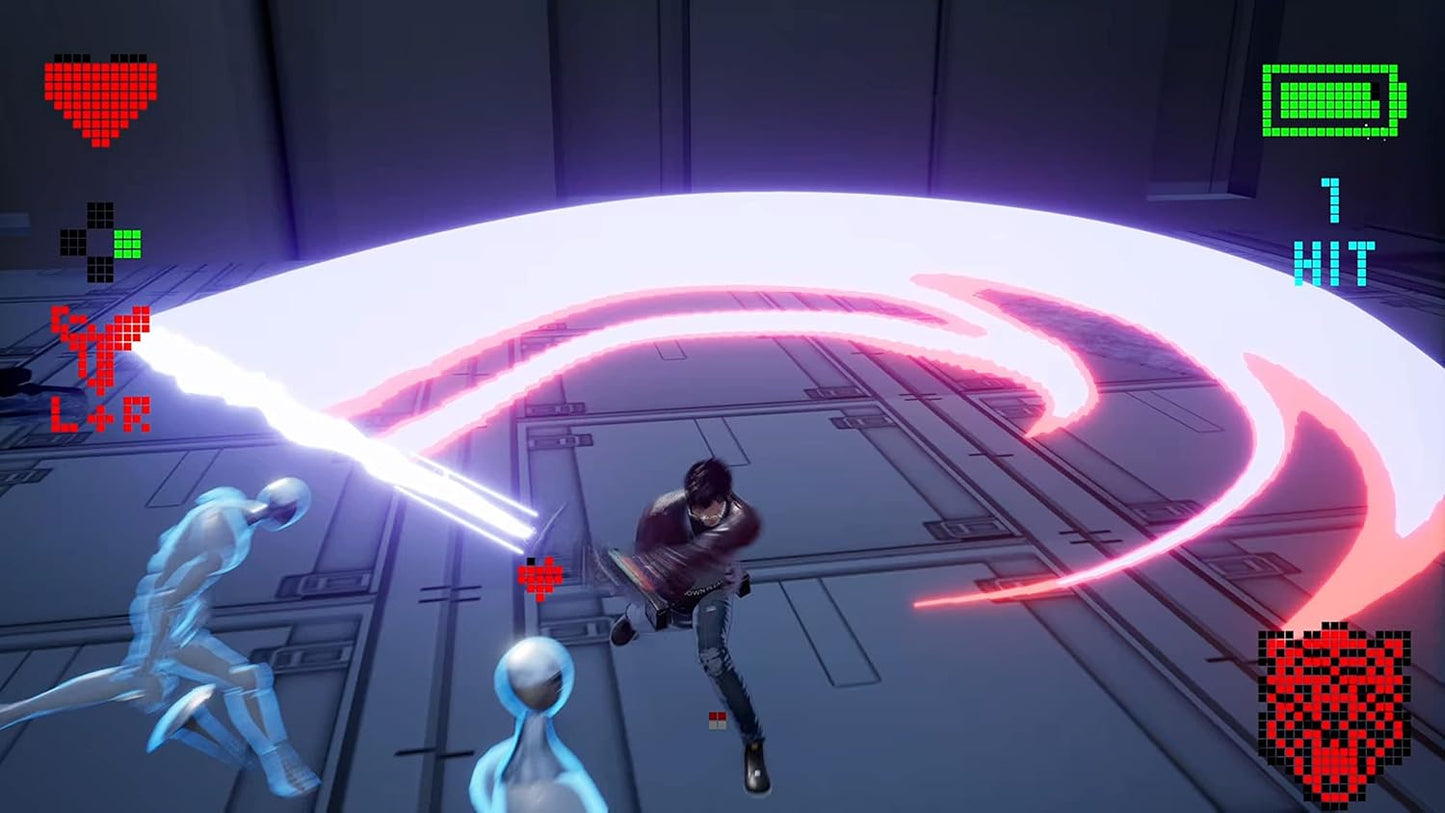1445x813 pixels.
Task: Click the small red heart above the sword
Action: click(540, 575)
